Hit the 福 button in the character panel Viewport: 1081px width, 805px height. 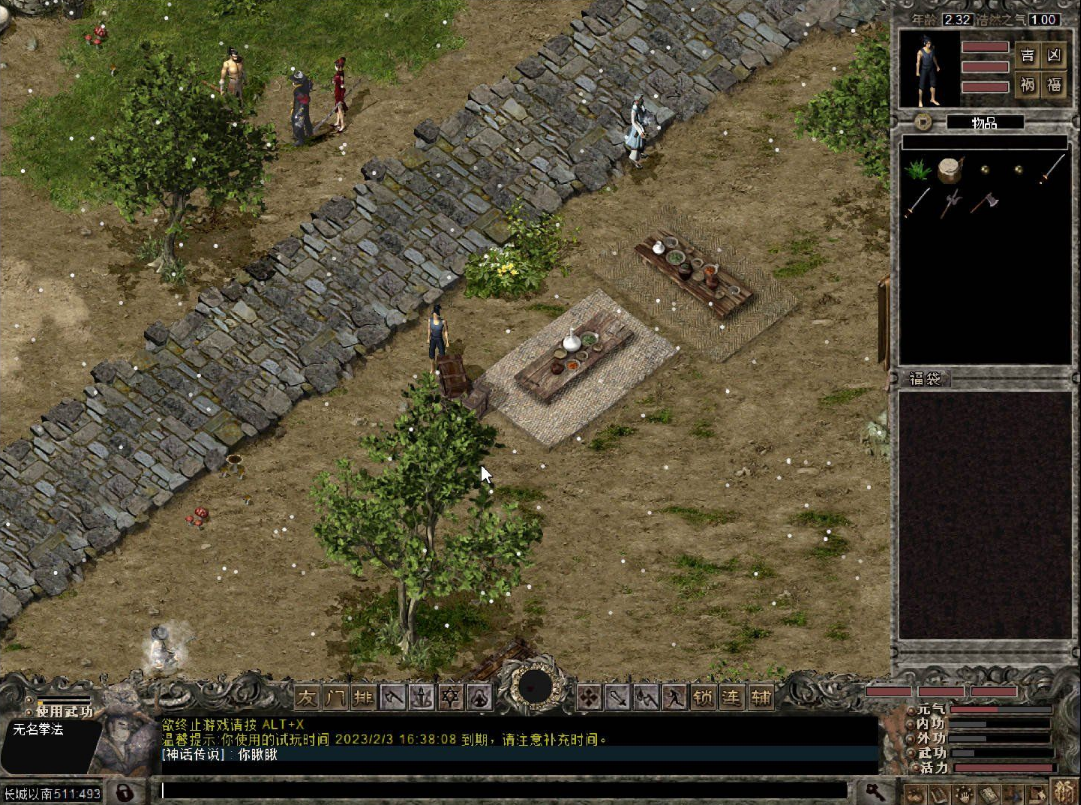[1054, 85]
